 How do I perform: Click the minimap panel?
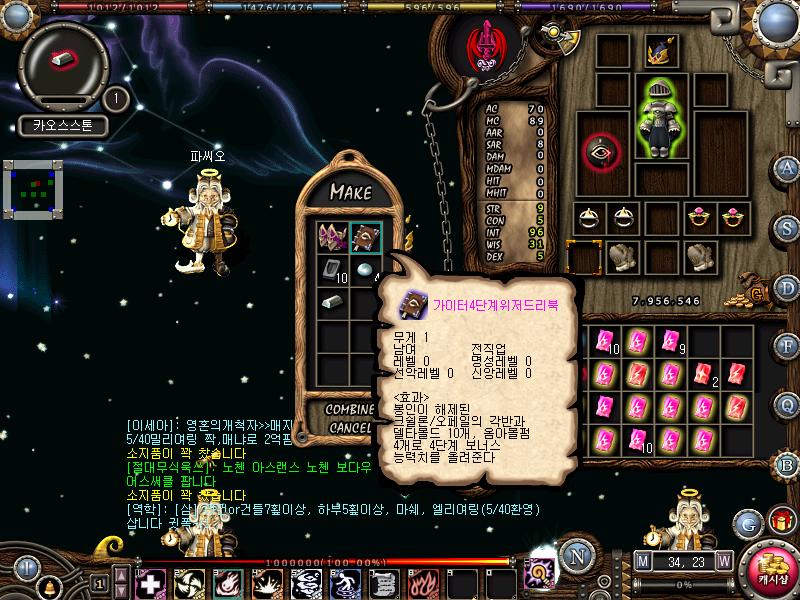[34, 188]
